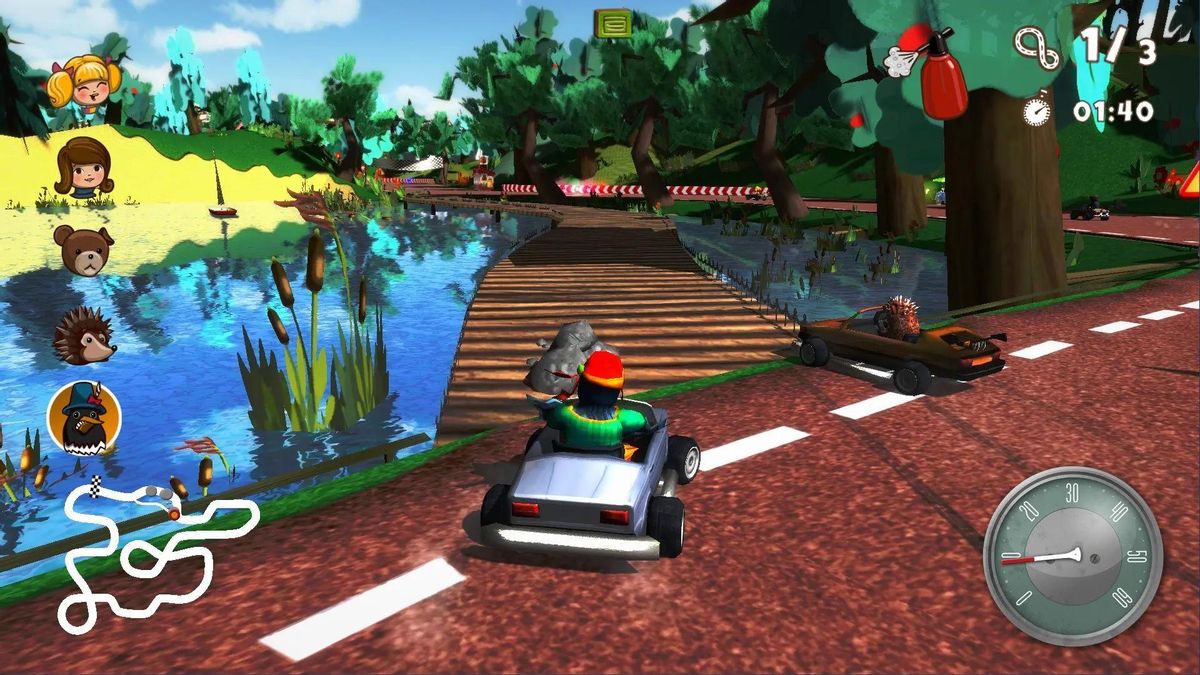Image resolution: width=1200 pixels, height=675 pixels.
Task: Click the highlighted crow racer portrait
Action: click(x=84, y=418)
